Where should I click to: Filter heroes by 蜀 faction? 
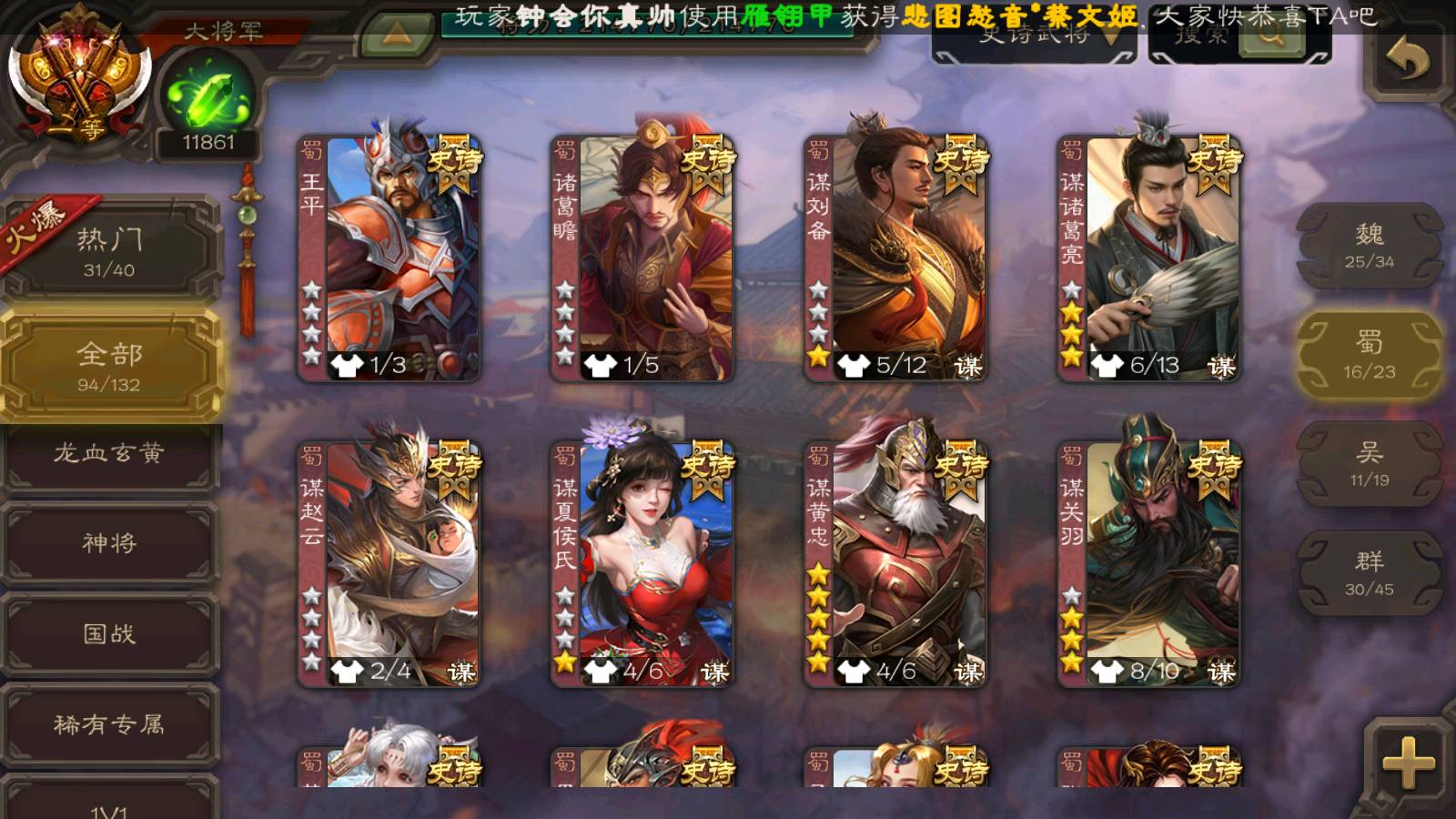click(x=1370, y=355)
